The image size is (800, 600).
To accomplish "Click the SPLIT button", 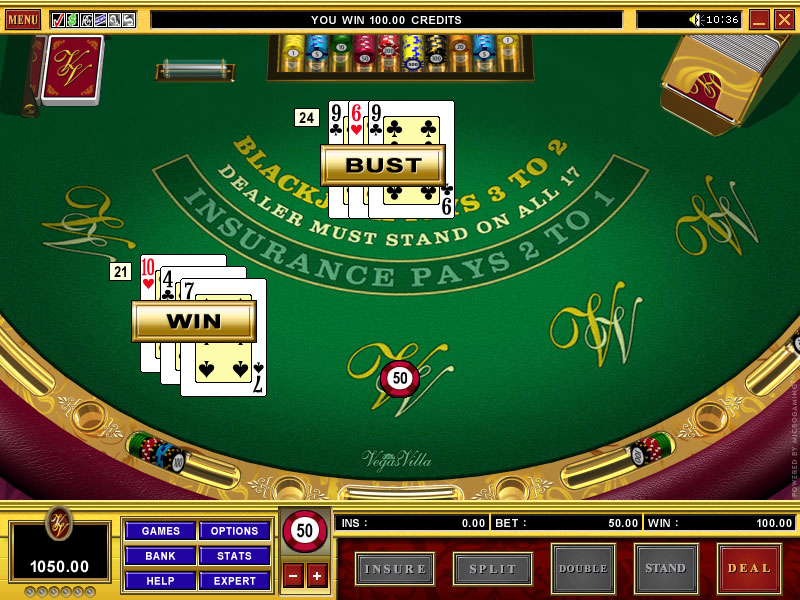I will [492, 568].
